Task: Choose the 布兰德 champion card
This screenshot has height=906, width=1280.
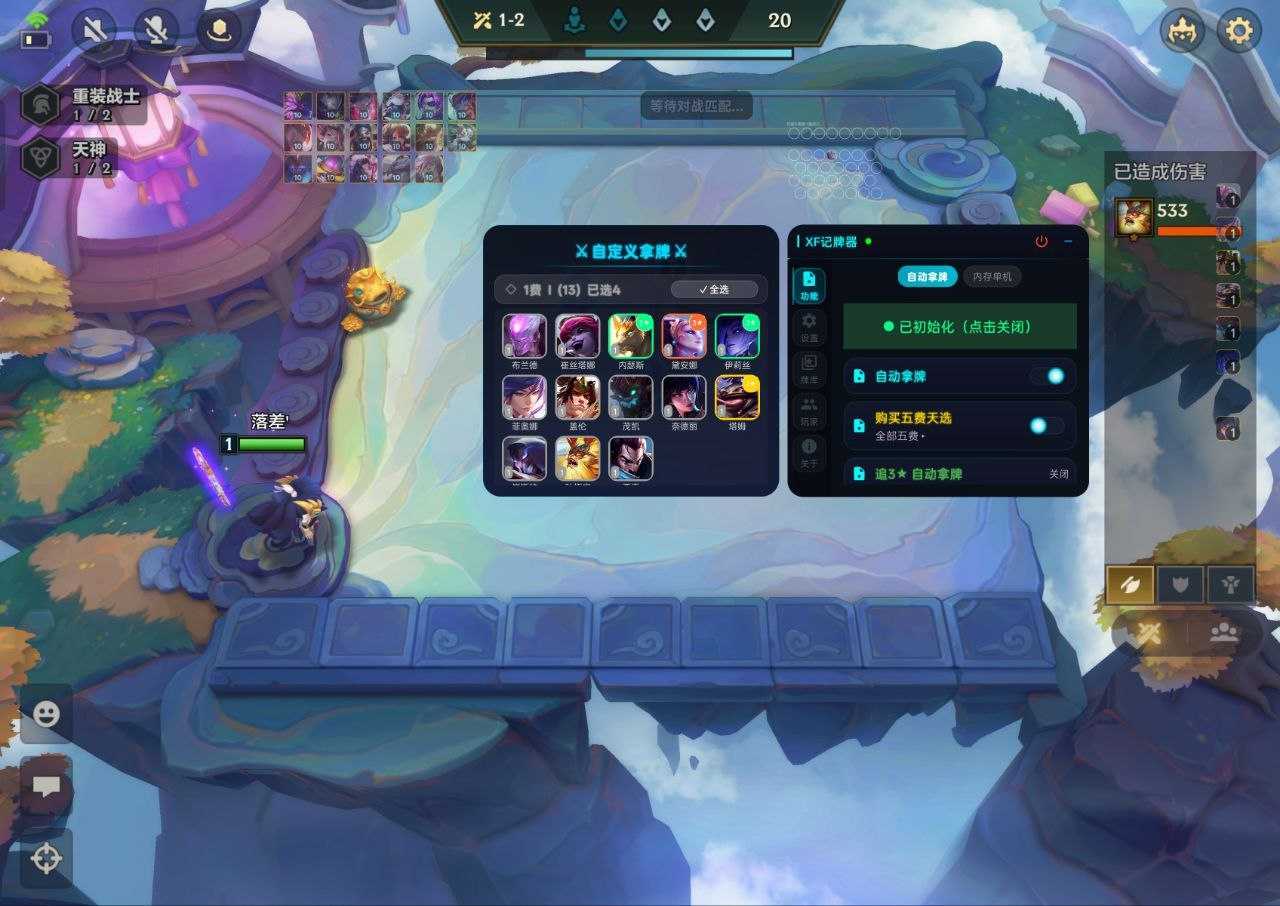Action: [x=525, y=336]
